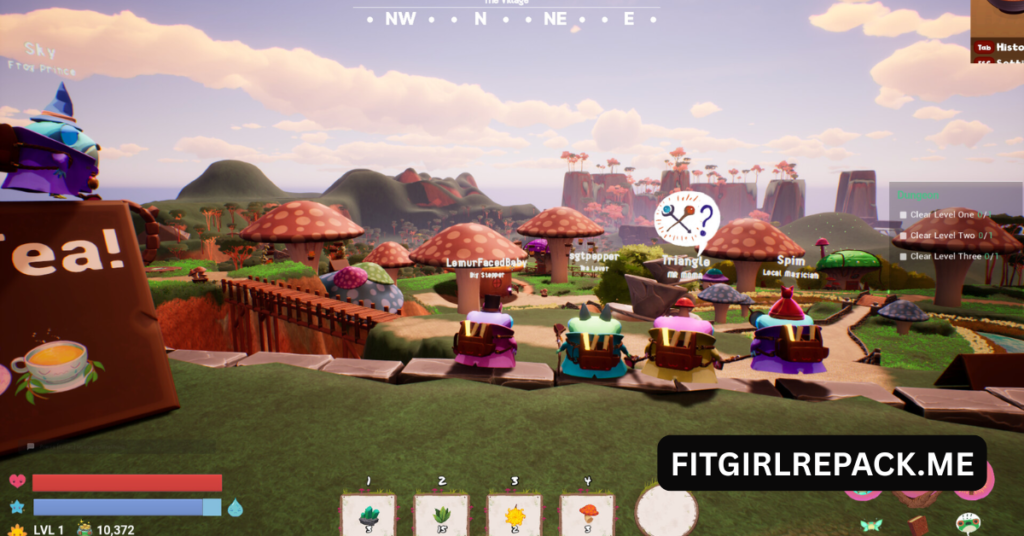The image size is (1024, 536).
Task: Click the empty round slot beside the hotbar
Action: pos(666,511)
